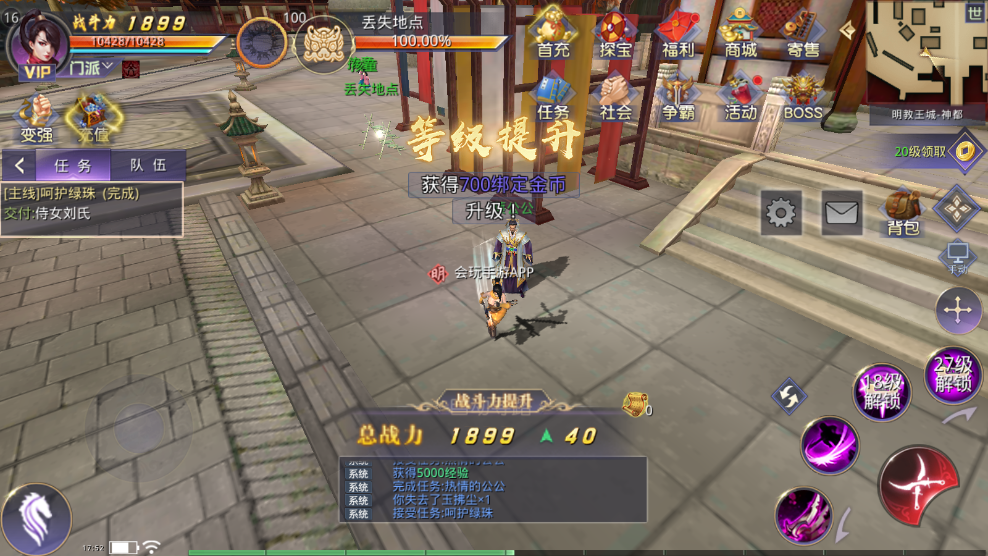Open the 社会 social menu
Screen dimensions: 988x556
pyautogui.click(x=616, y=97)
